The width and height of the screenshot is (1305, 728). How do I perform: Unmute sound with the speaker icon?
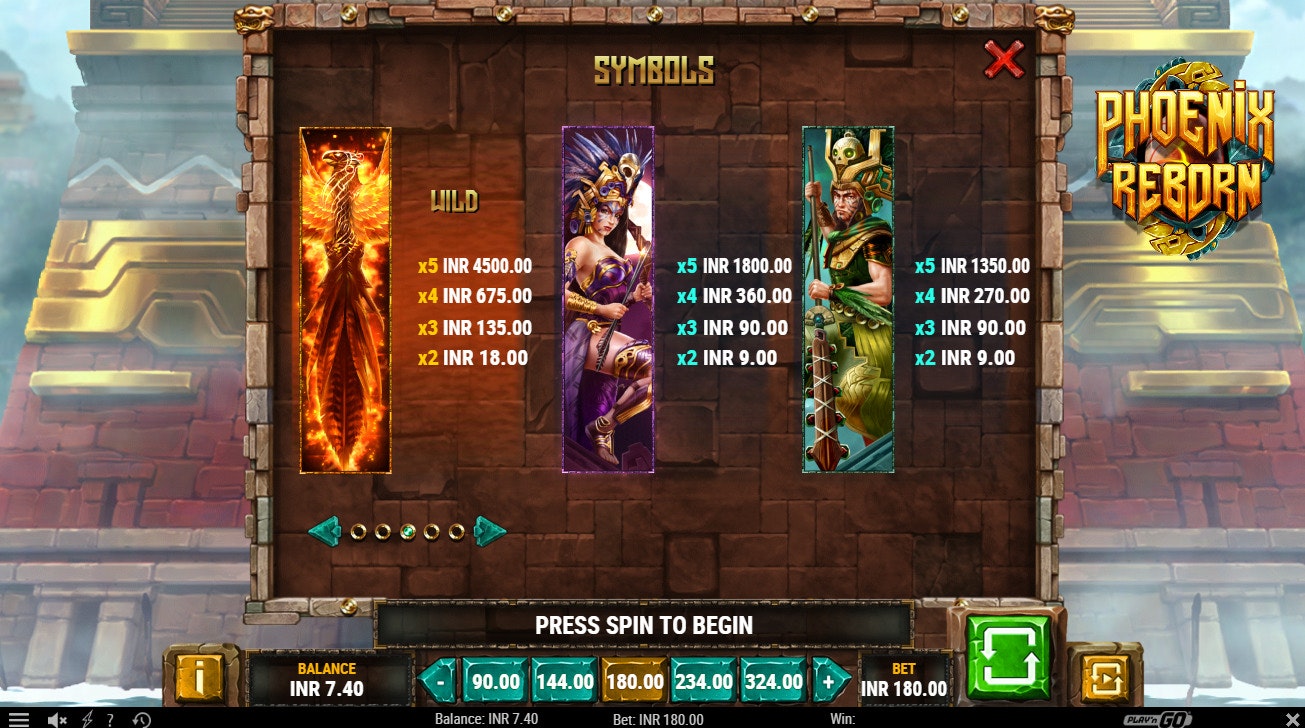(x=54, y=717)
